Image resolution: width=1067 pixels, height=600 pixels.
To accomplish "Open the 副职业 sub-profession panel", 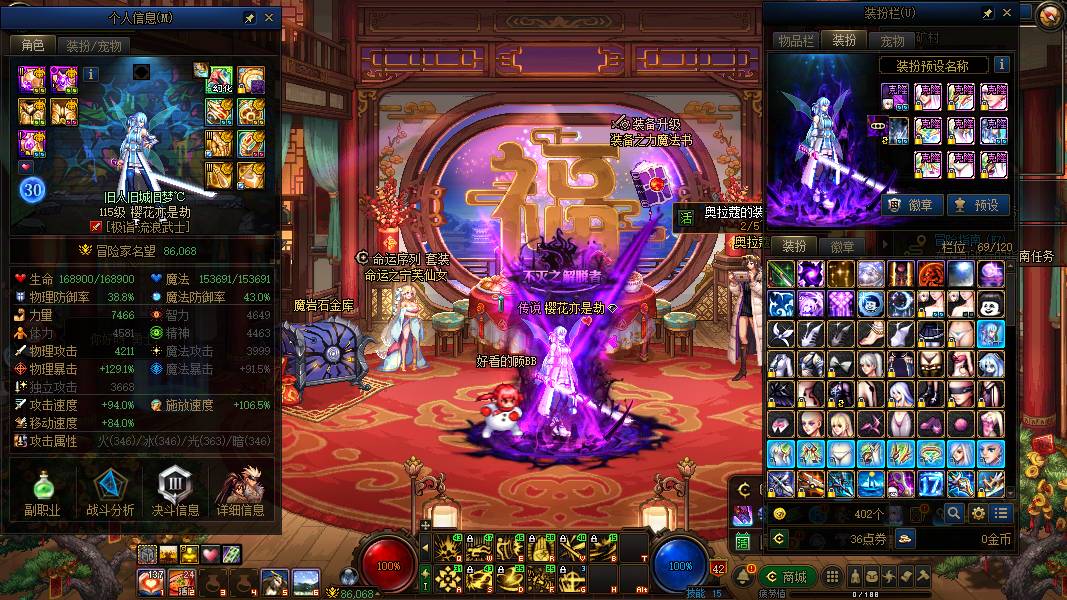I will pyautogui.click(x=43, y=494).
